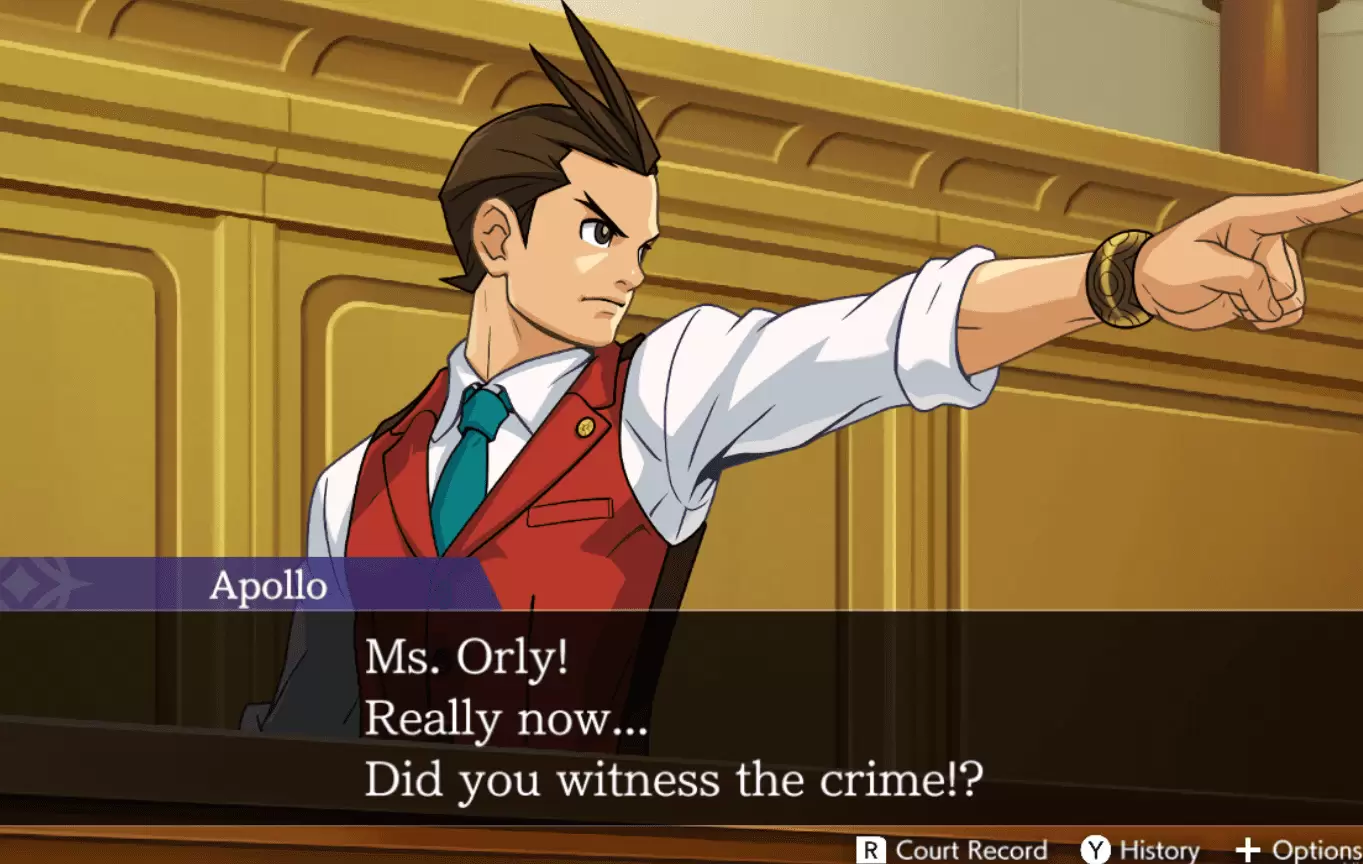Open the Options menu entry
1363x864 pixels.
(x=1300, y=849)
